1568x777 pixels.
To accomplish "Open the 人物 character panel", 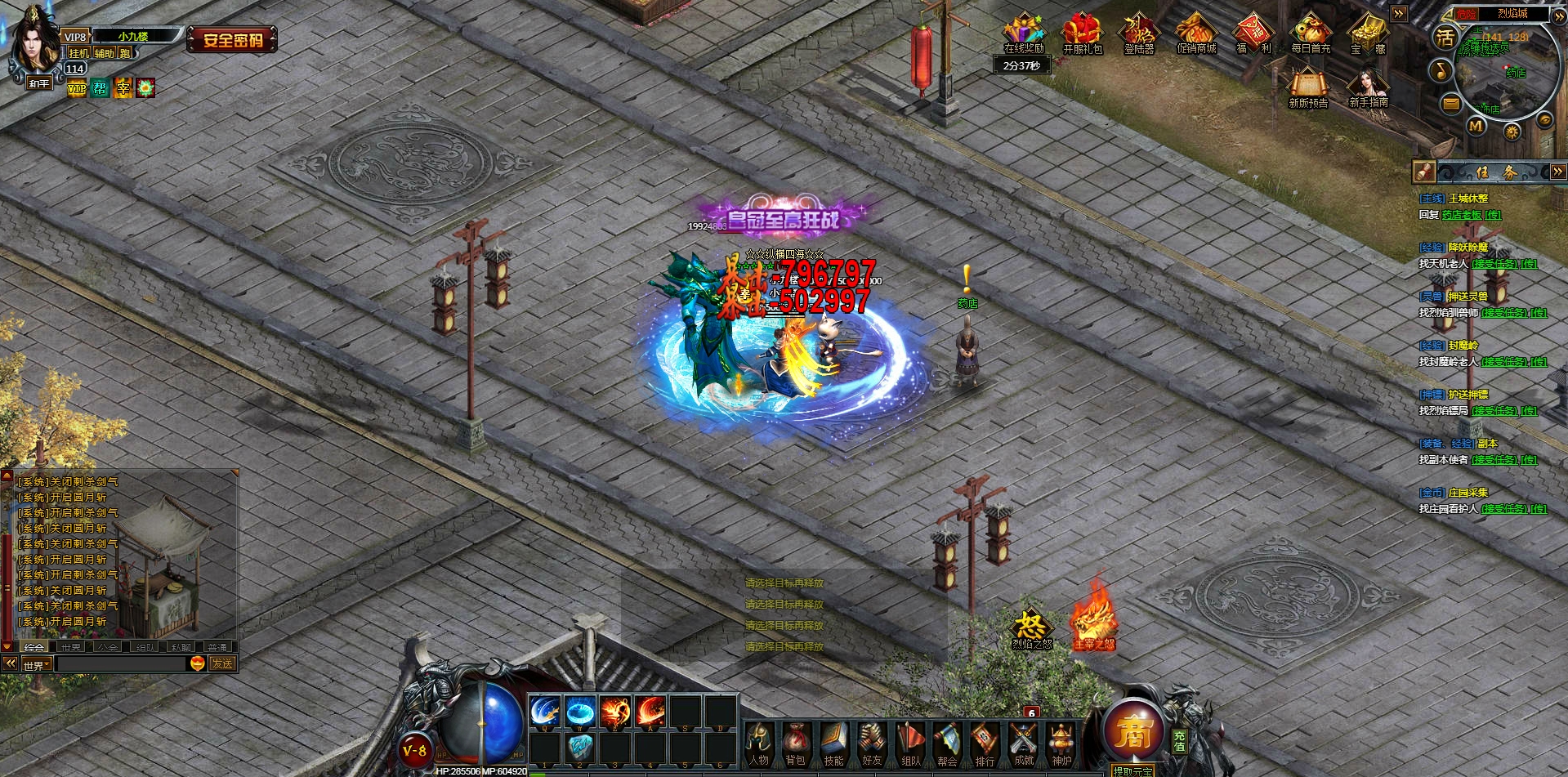I will (759, 744).
